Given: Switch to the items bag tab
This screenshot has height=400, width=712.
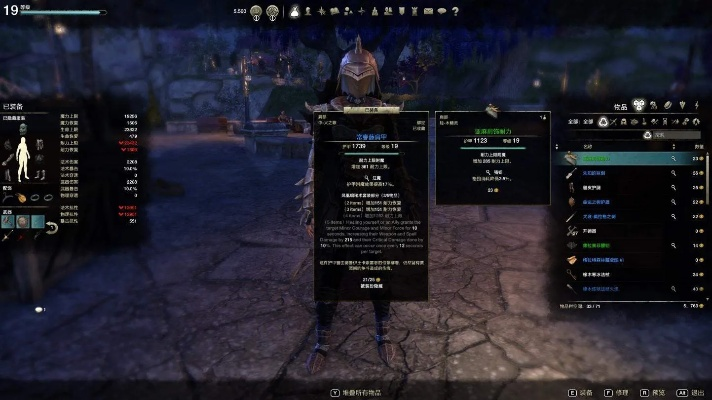Looking at the screenshot, I should [638, 105].
